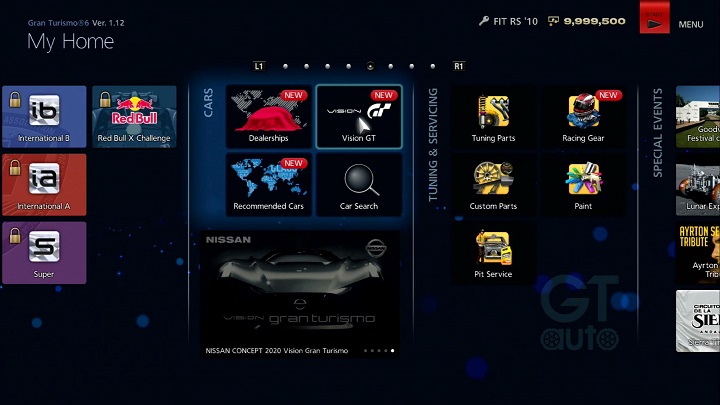The image size is (720, 405).
Task: Select the International B license tile
Action: point(44,116)
